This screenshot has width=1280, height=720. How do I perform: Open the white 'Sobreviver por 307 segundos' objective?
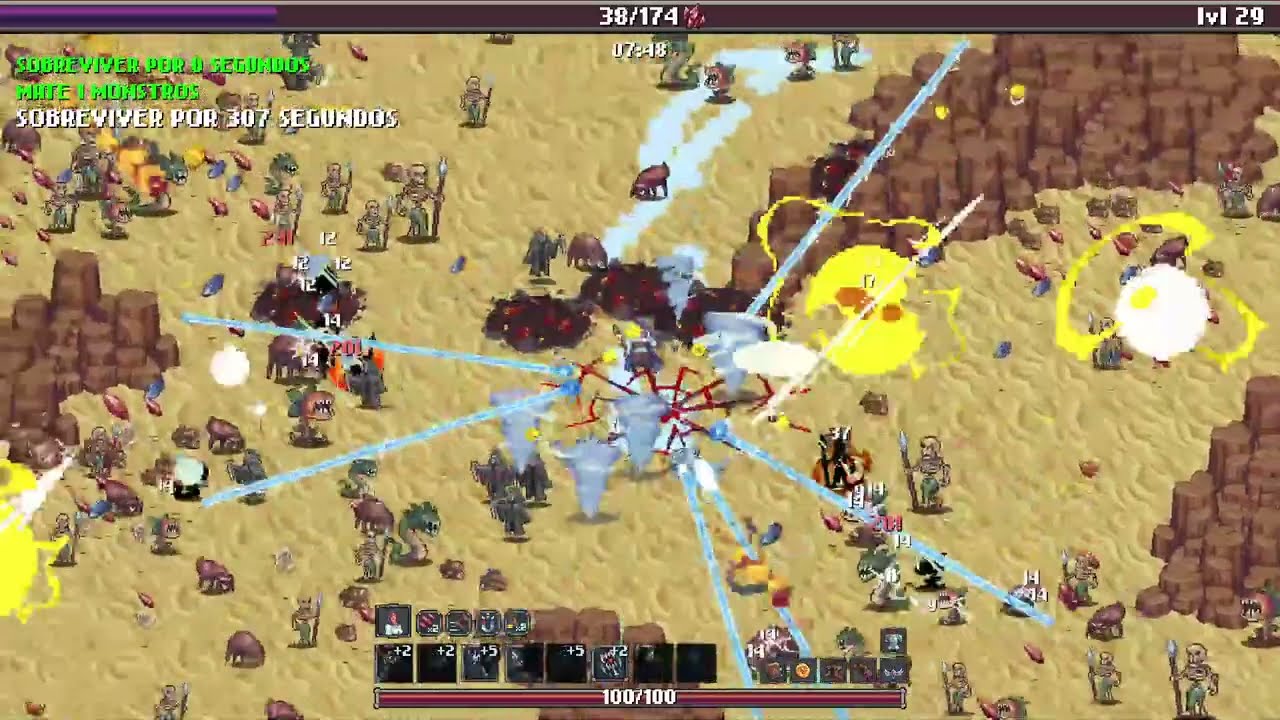[x=207, y=118]
